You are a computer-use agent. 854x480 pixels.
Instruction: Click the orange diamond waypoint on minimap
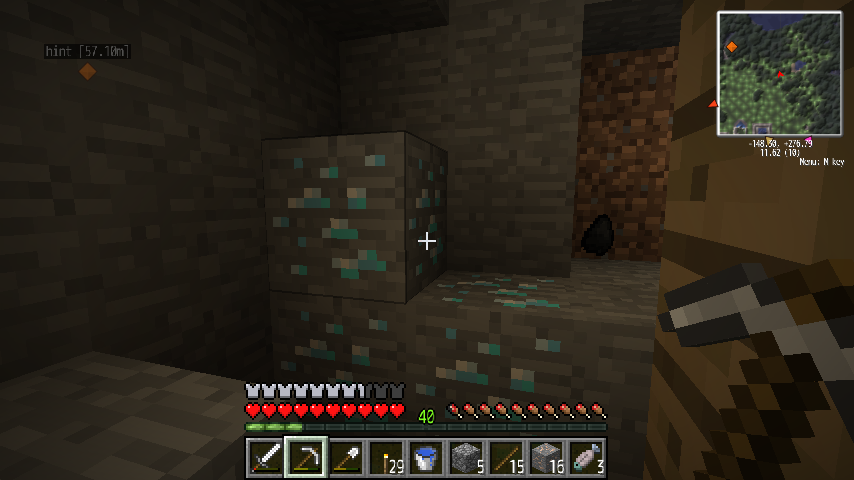click(x=732, y=47)
